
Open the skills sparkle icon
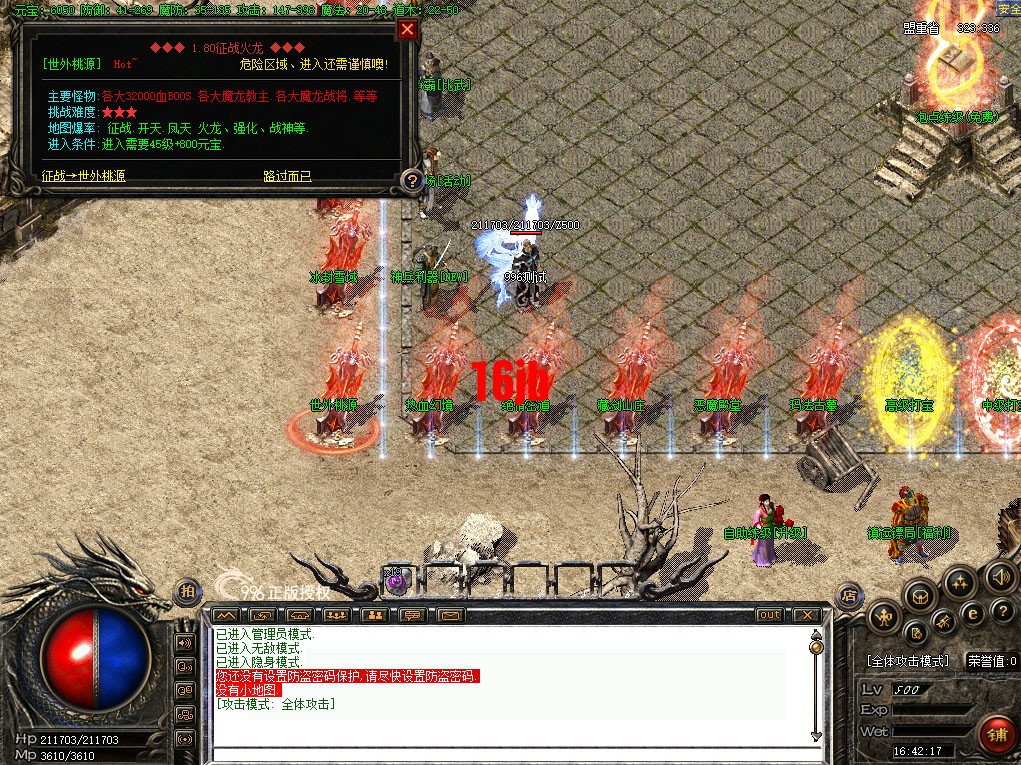coord(959,581)
